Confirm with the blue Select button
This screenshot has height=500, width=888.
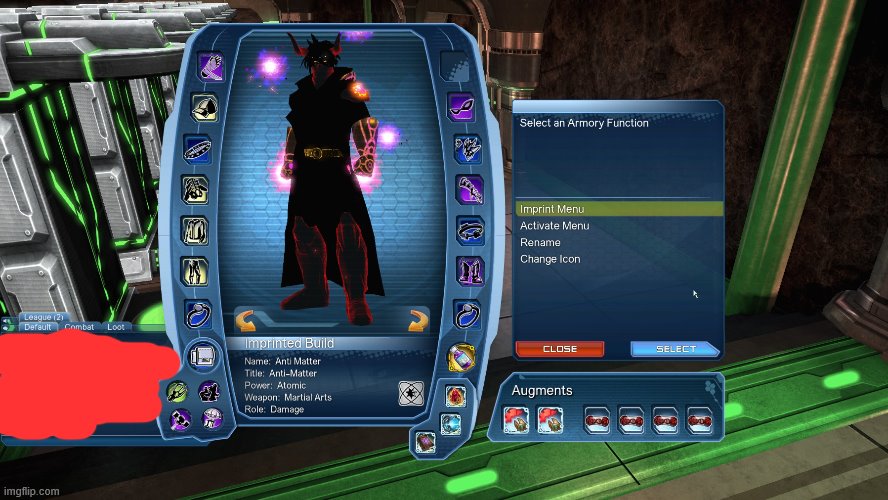pyautogui.click(x=675, y=349)
